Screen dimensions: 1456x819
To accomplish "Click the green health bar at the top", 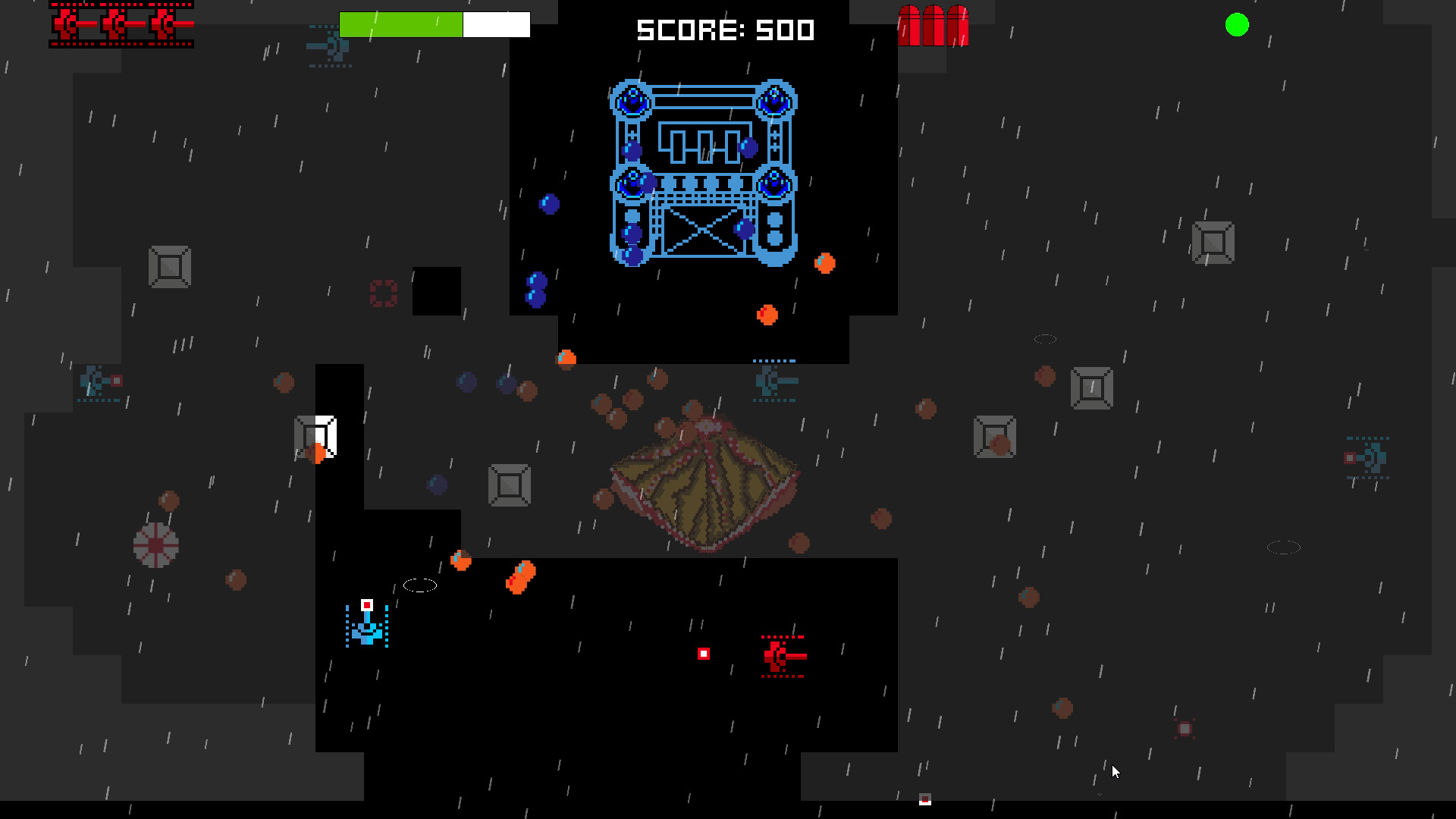I will point(401,24).
